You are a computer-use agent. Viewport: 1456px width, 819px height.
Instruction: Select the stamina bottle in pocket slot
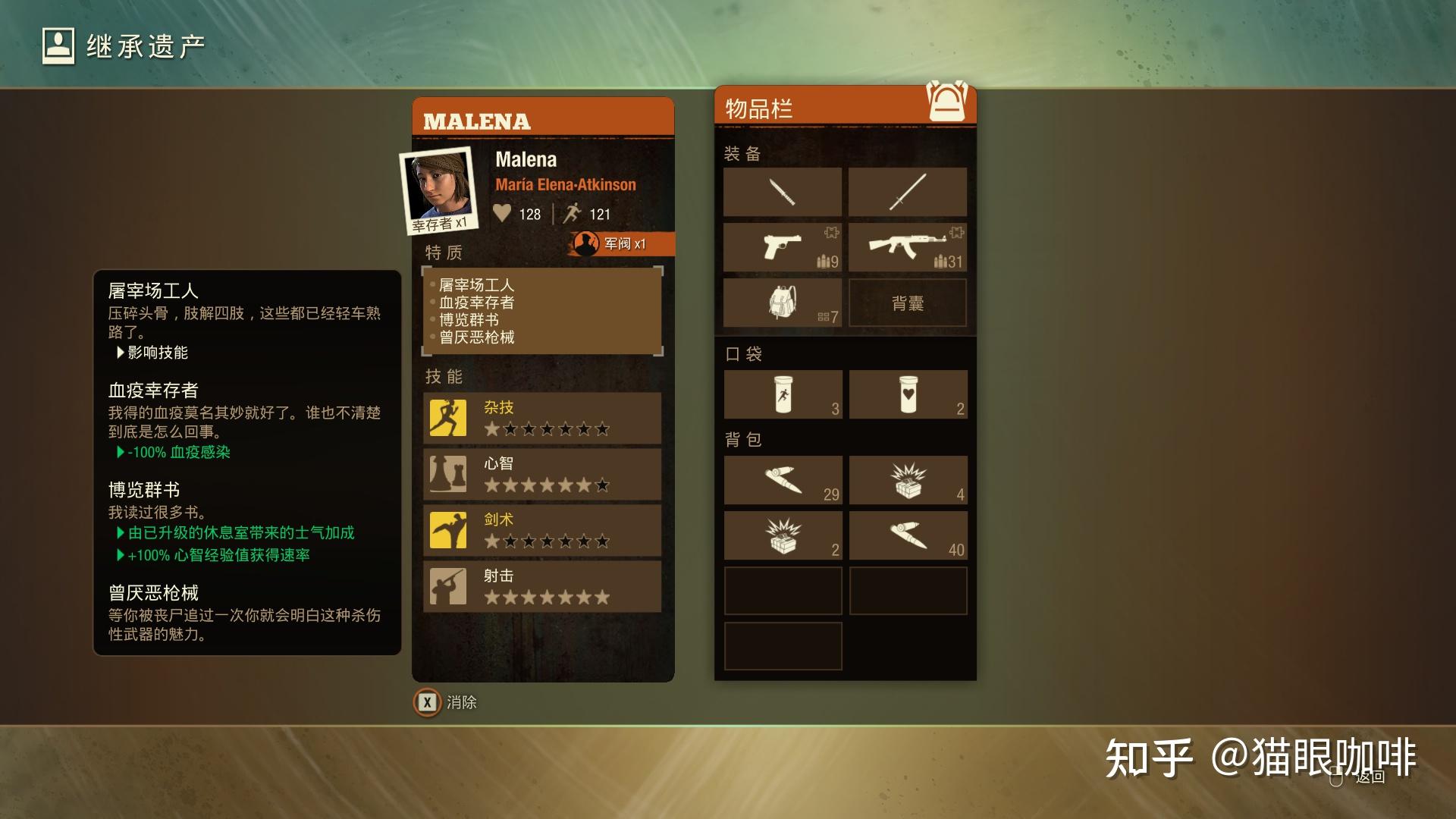pos(783,394)
